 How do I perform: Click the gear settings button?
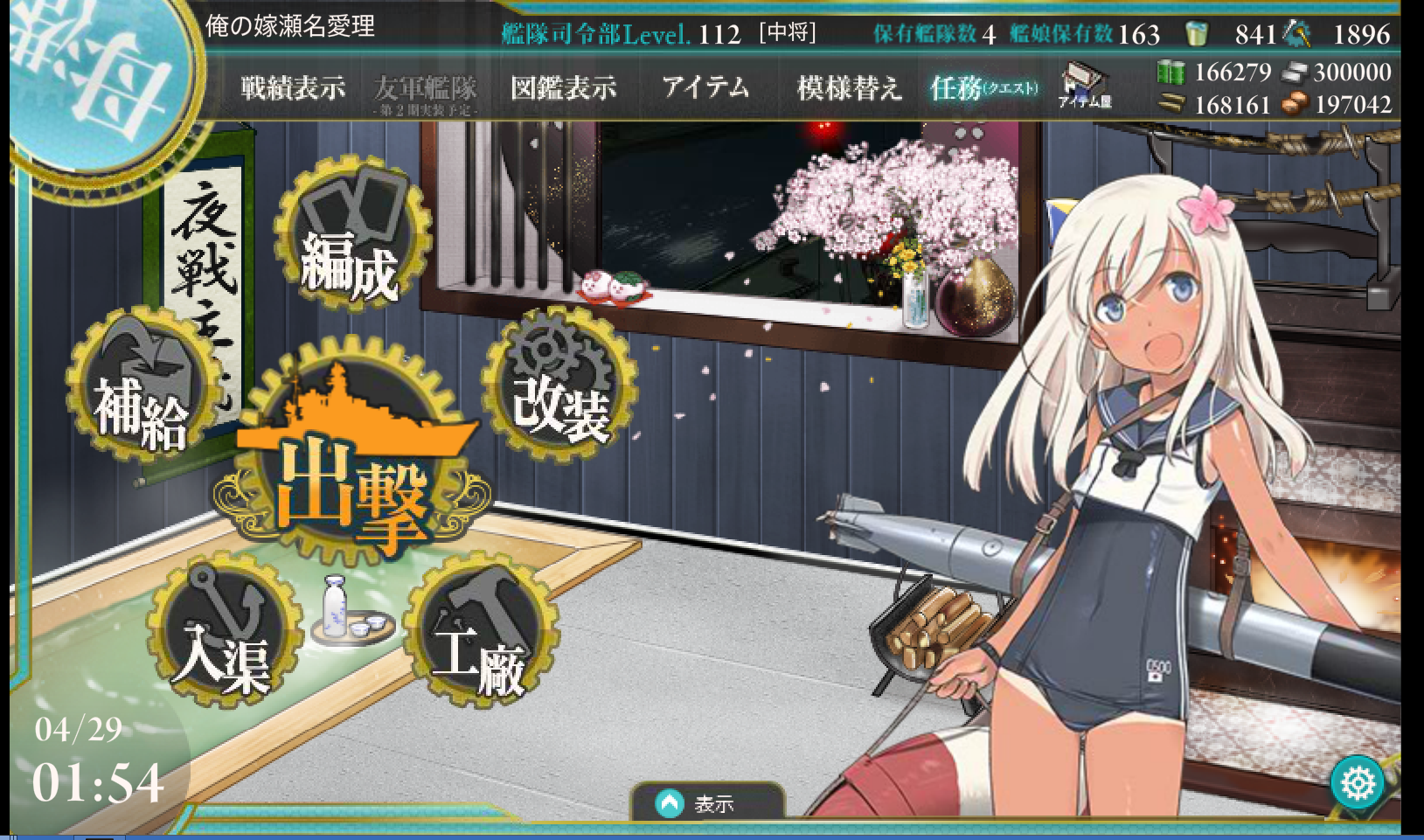[x=1358, y=783]
